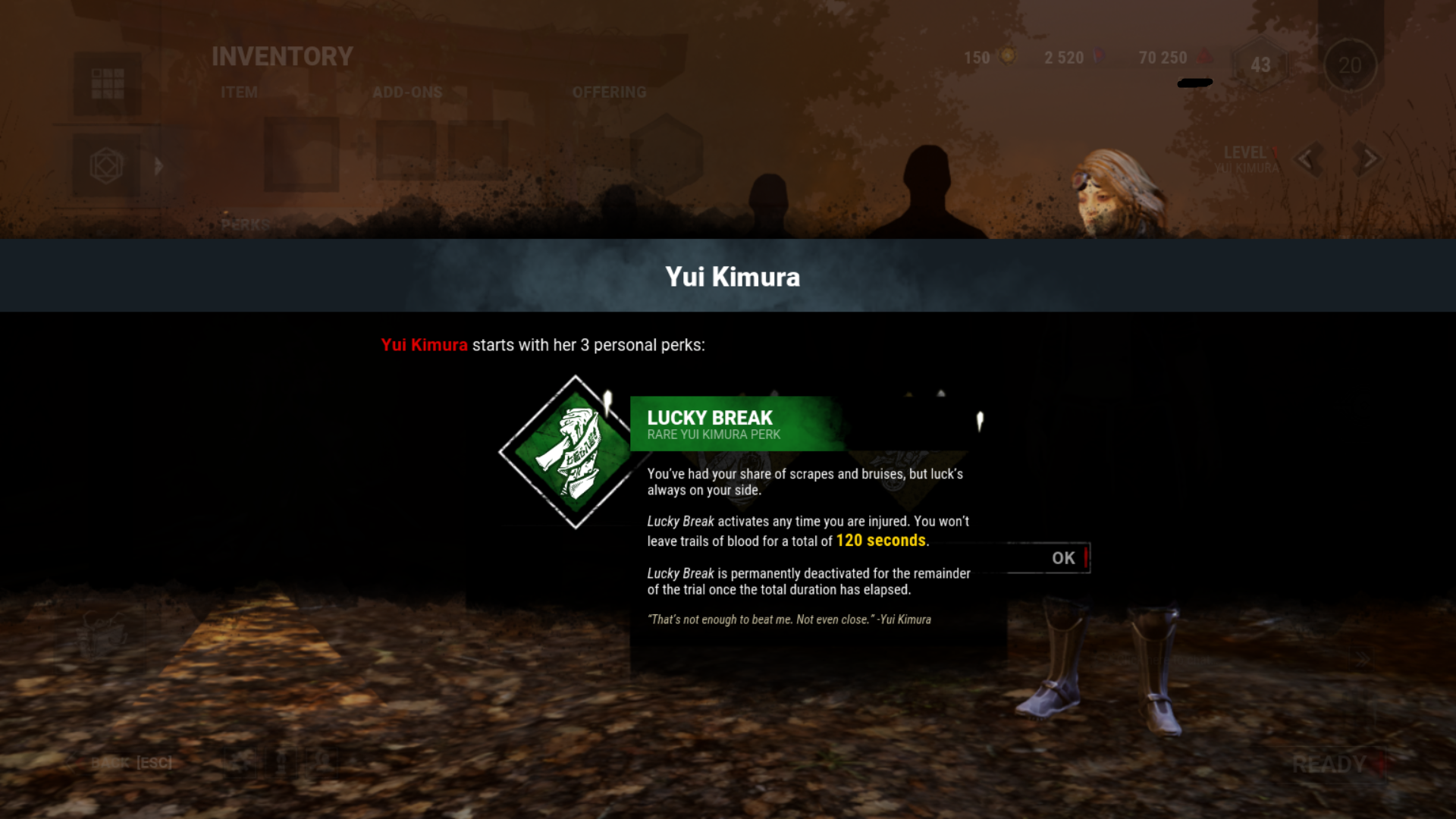Click the right chevron next to Yui Kimura
The image size is (1456, 819).
pyautogui.click(x=1367, y=158)
